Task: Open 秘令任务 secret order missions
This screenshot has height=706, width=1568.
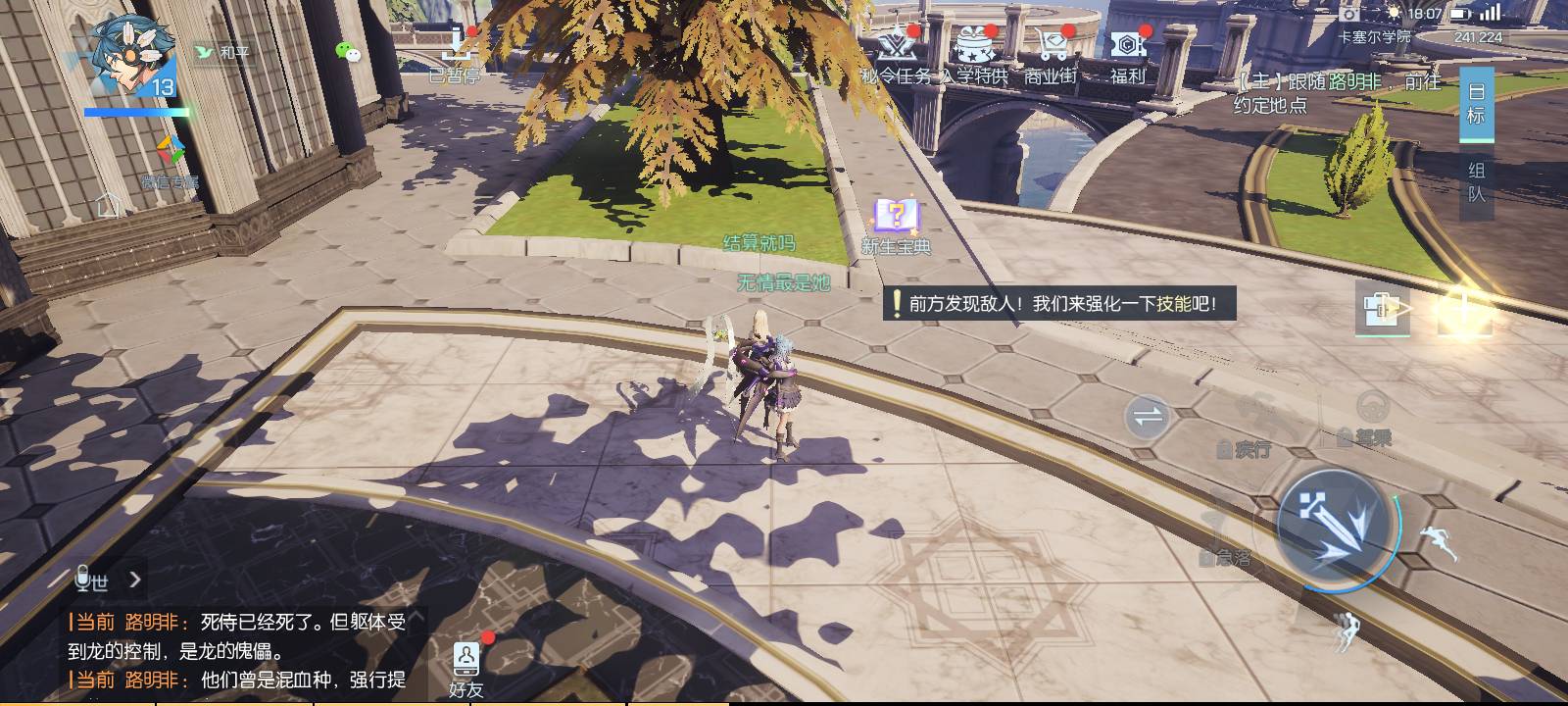Action: click(x=895, y=55)
